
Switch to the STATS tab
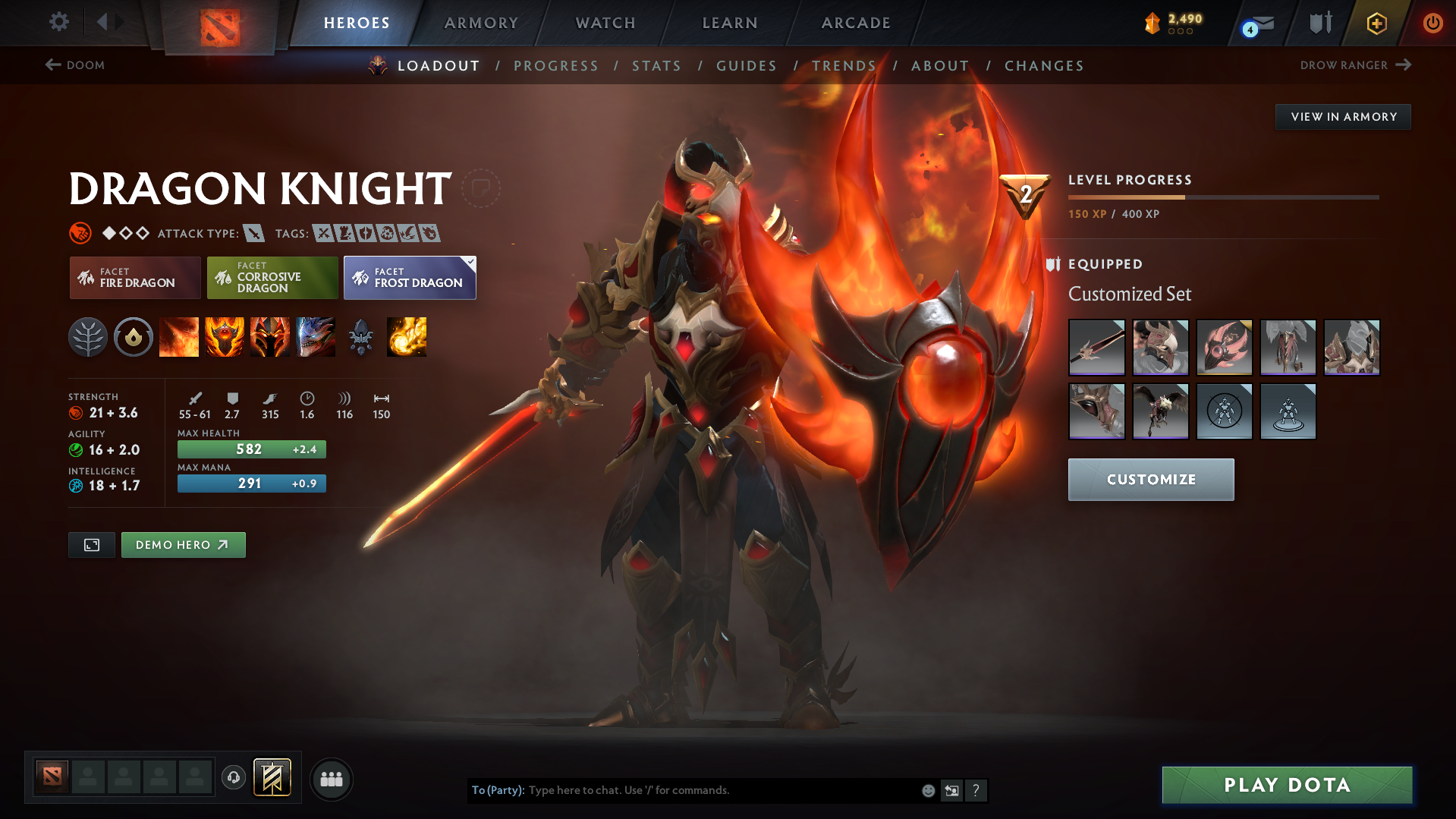(656, 66)
